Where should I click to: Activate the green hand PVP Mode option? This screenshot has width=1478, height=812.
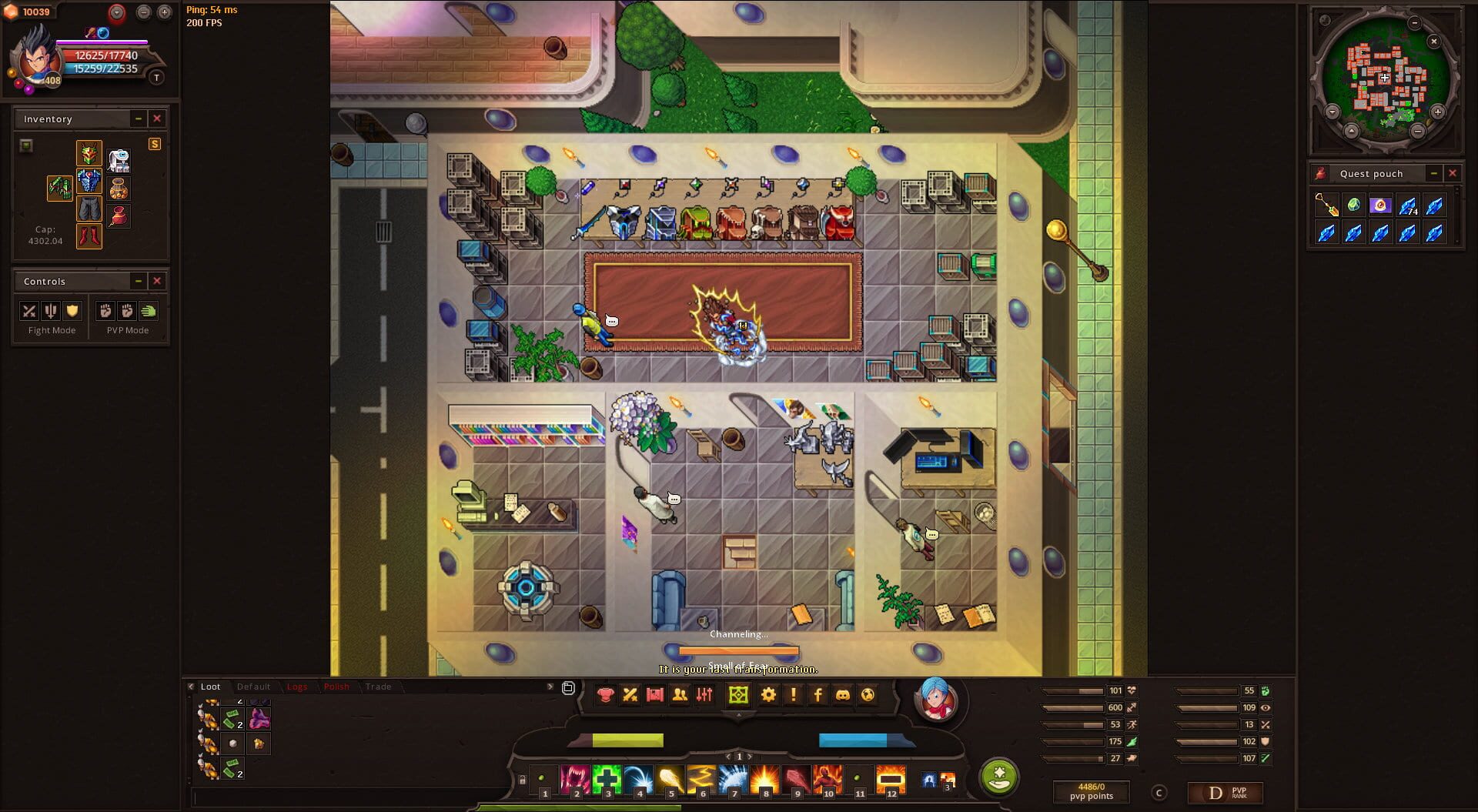(148, 311)
